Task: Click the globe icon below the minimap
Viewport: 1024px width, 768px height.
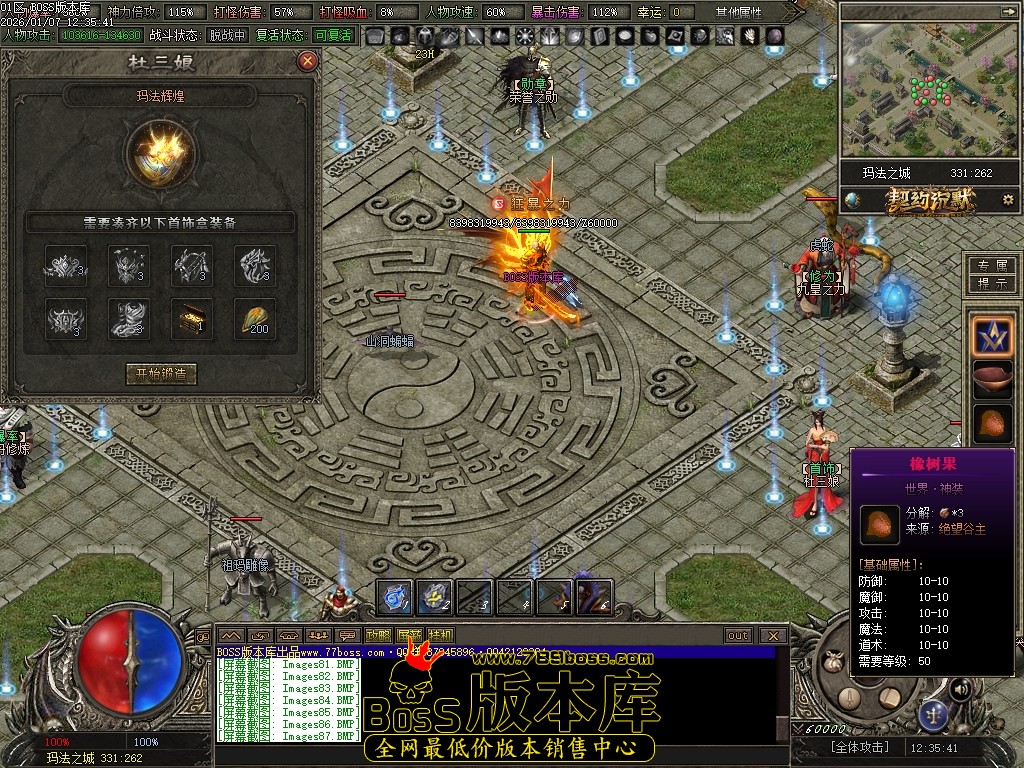Action: click(x=852, y=199)
